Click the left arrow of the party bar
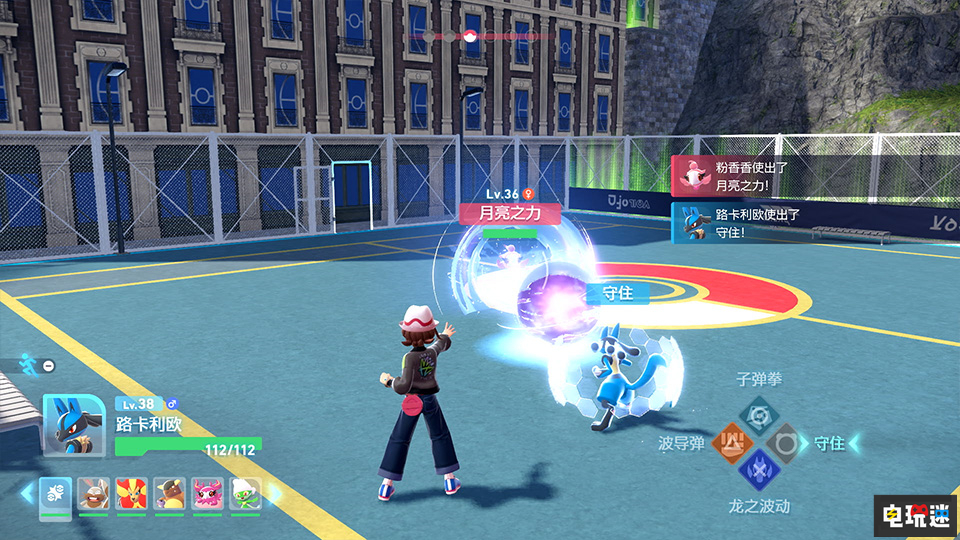This screenshot has height=540, width=960. 27,494
